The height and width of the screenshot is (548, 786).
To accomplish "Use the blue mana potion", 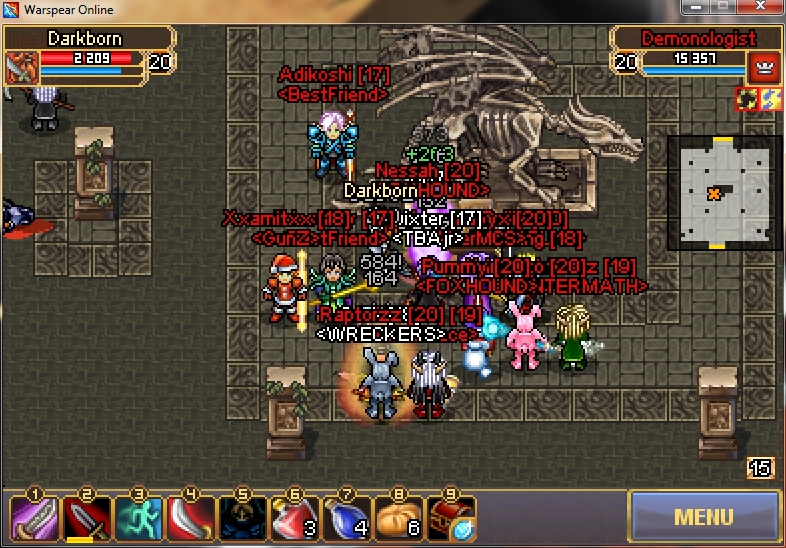I will (346, 519).
